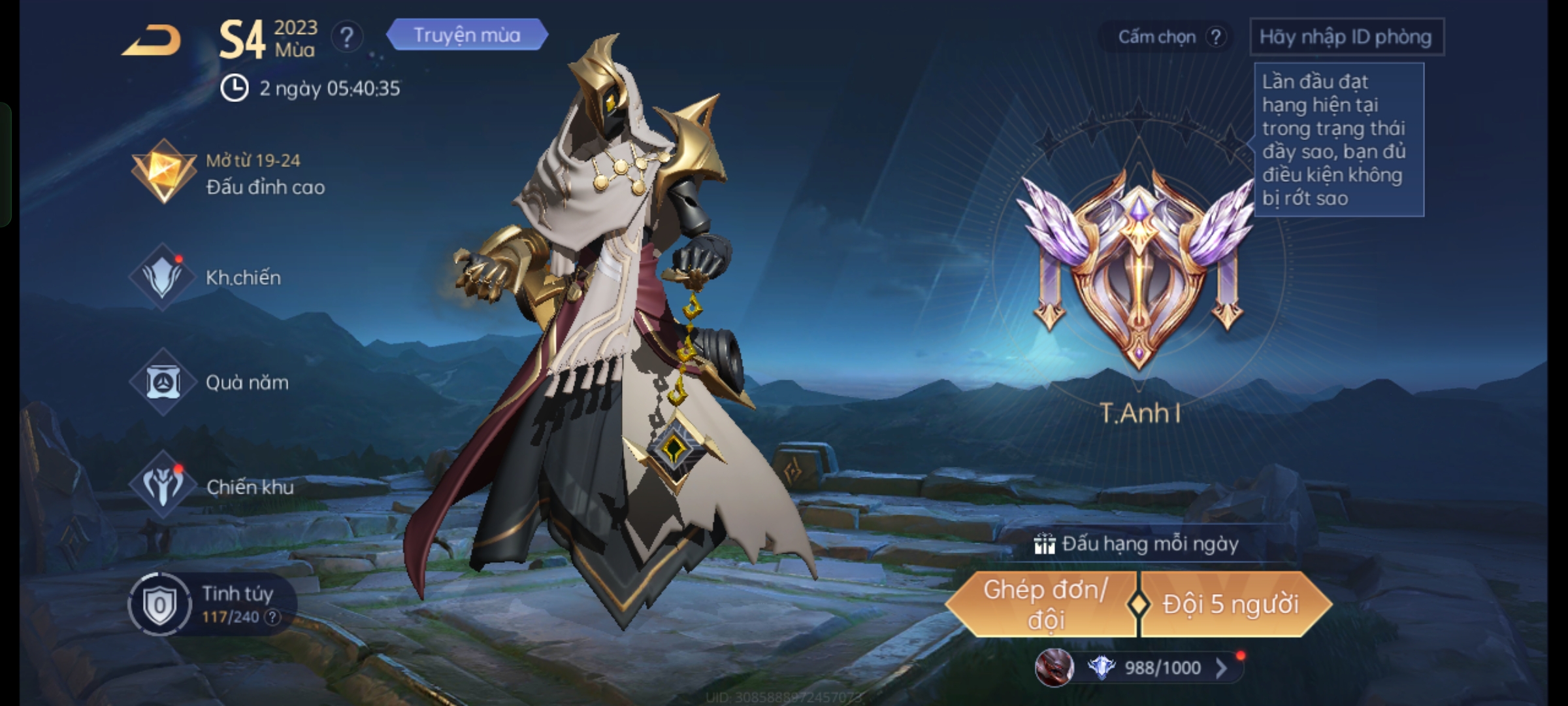1568x706 pixels.
Task: Open the Kh.chiến menu entry
Action: point(206,278)
